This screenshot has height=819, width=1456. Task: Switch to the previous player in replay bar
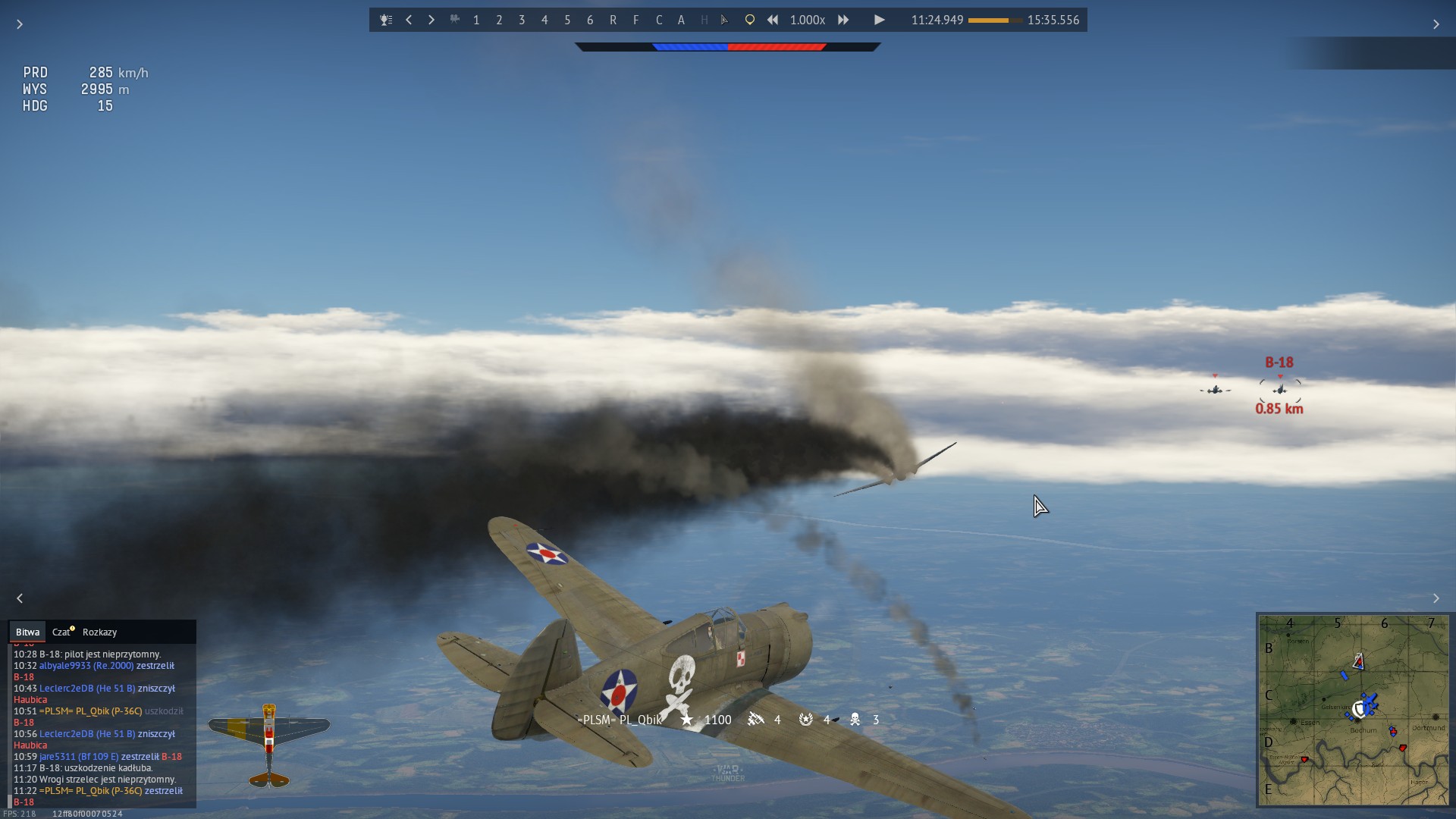pyautogui.click(x=409, y=20)
